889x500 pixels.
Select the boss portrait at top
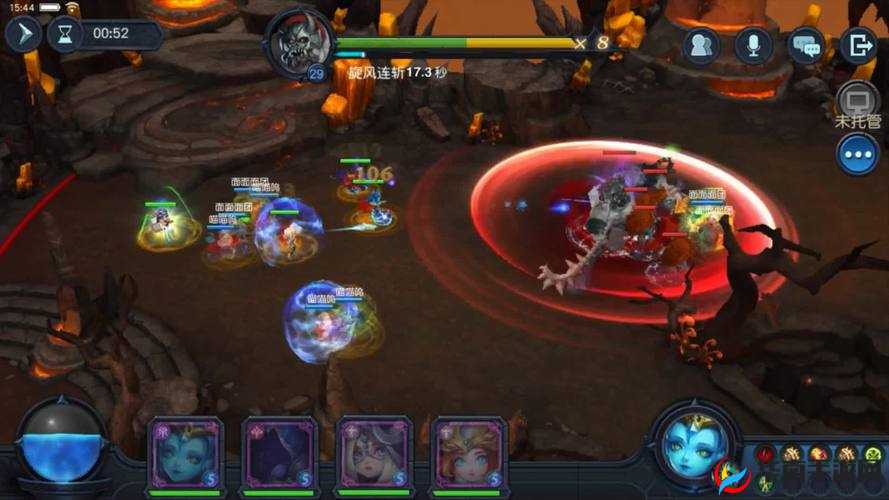[300, 40]
